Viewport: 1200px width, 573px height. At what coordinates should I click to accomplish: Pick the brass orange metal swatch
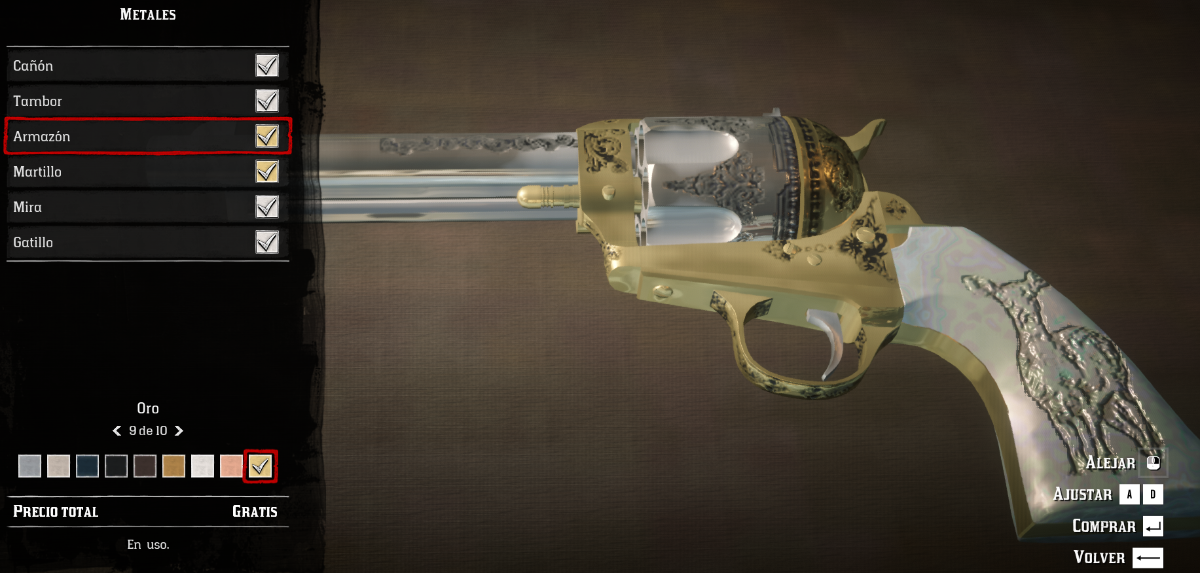click(174, 466)
